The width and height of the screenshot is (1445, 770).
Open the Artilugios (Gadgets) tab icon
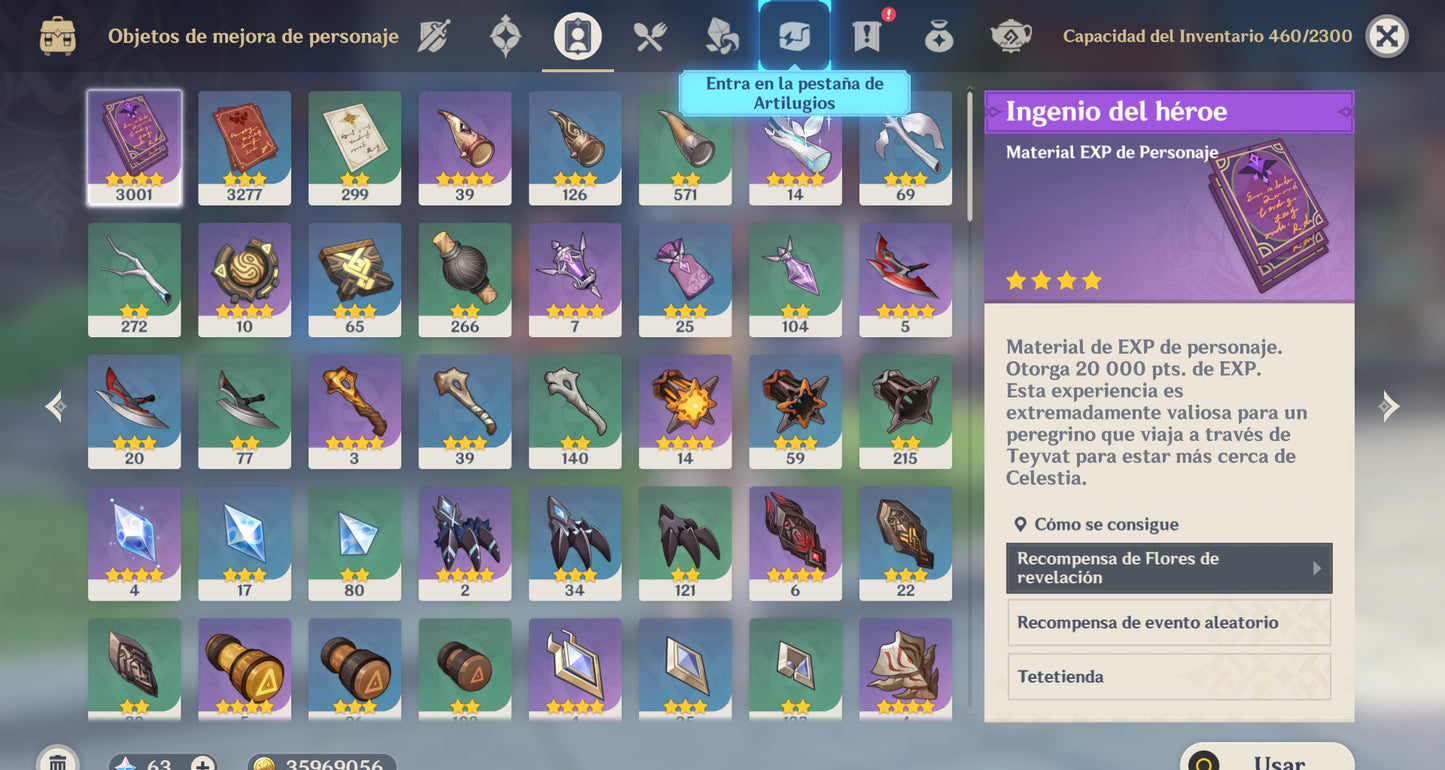pos(795,35)
